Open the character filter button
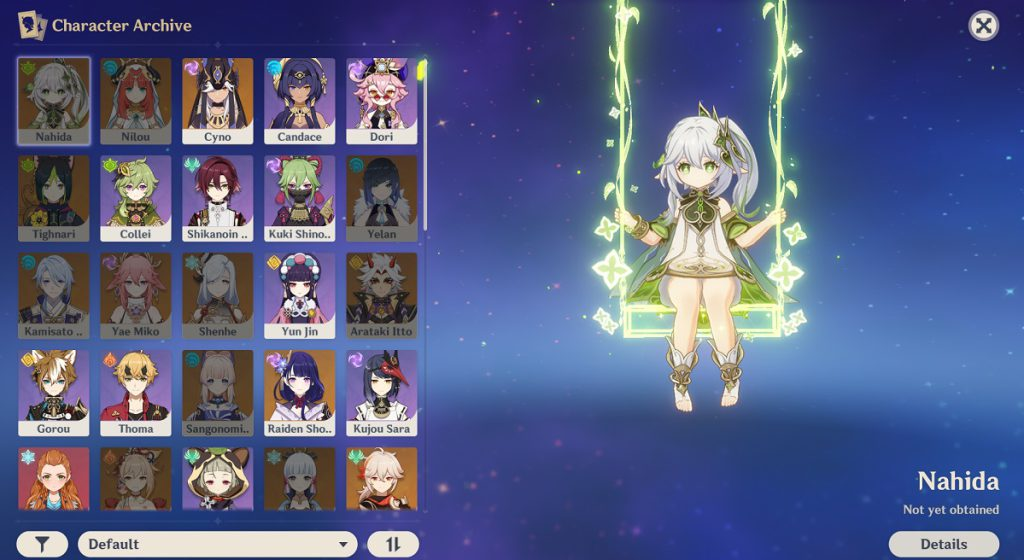The height and width of the screenshot is (560, 1024). coord(42,544)
